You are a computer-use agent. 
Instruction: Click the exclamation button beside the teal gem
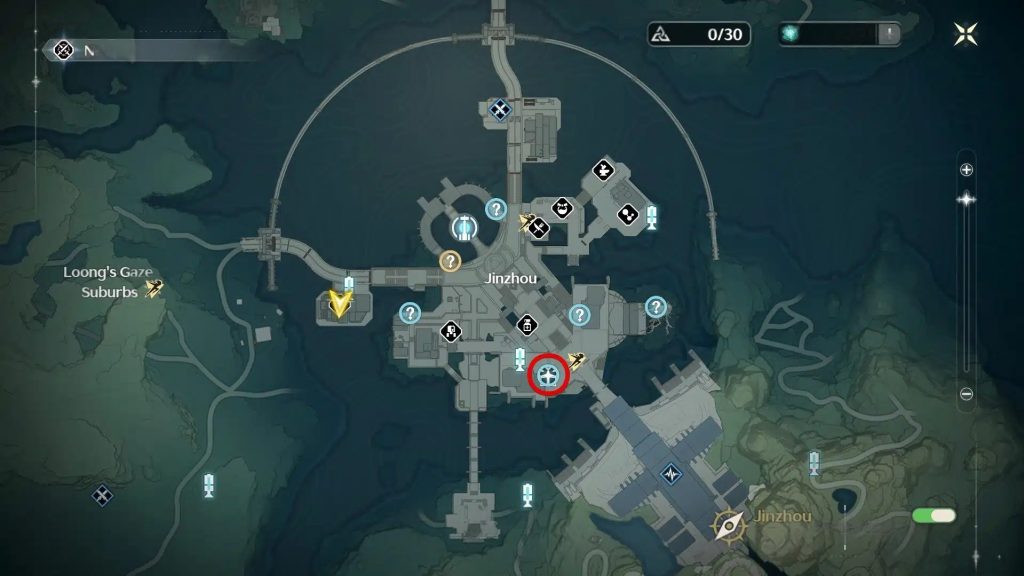click(x=889, y=34)
